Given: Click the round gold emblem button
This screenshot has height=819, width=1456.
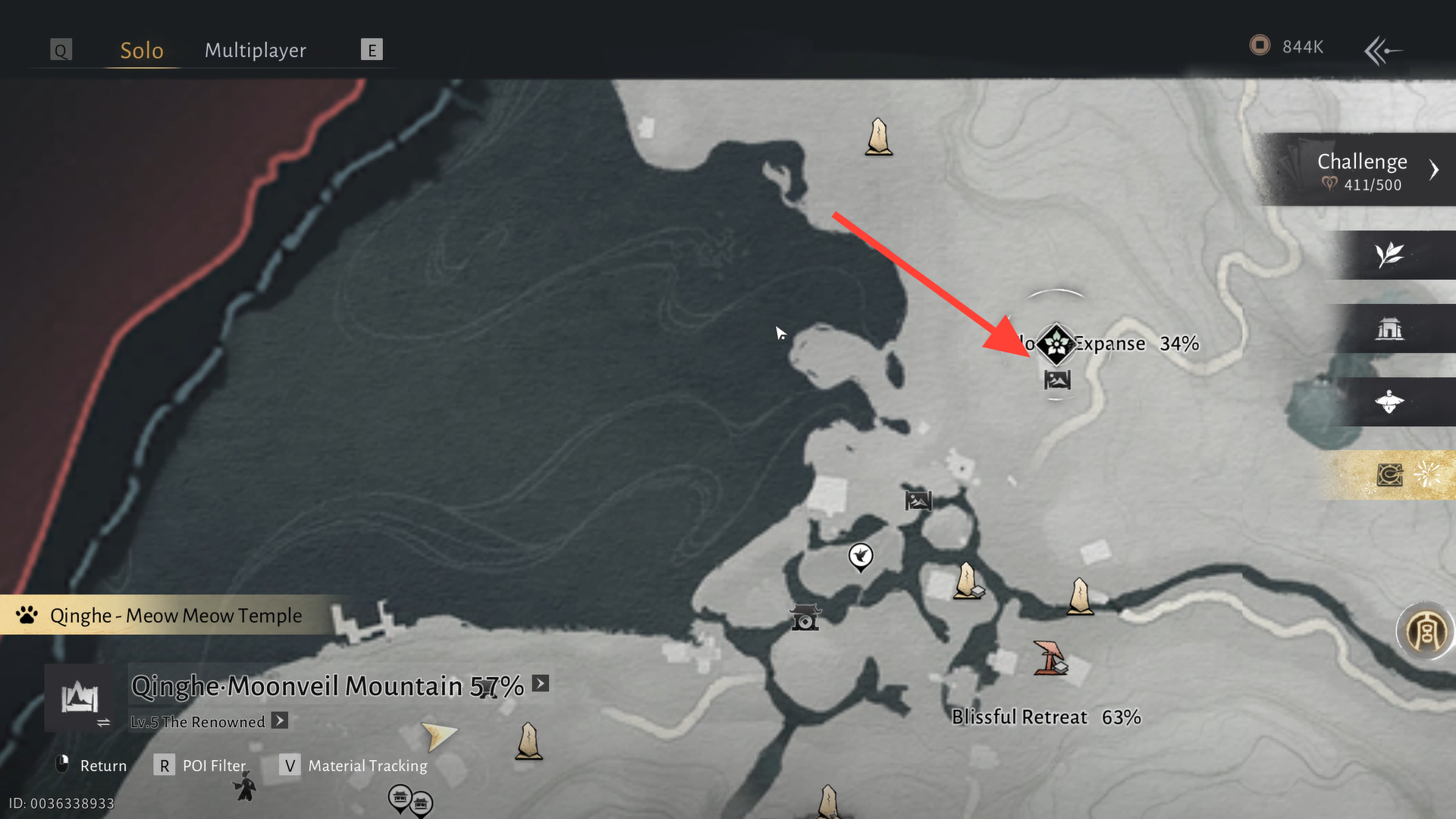Looking at the screenshot, I should click(x=1426, y=631).
